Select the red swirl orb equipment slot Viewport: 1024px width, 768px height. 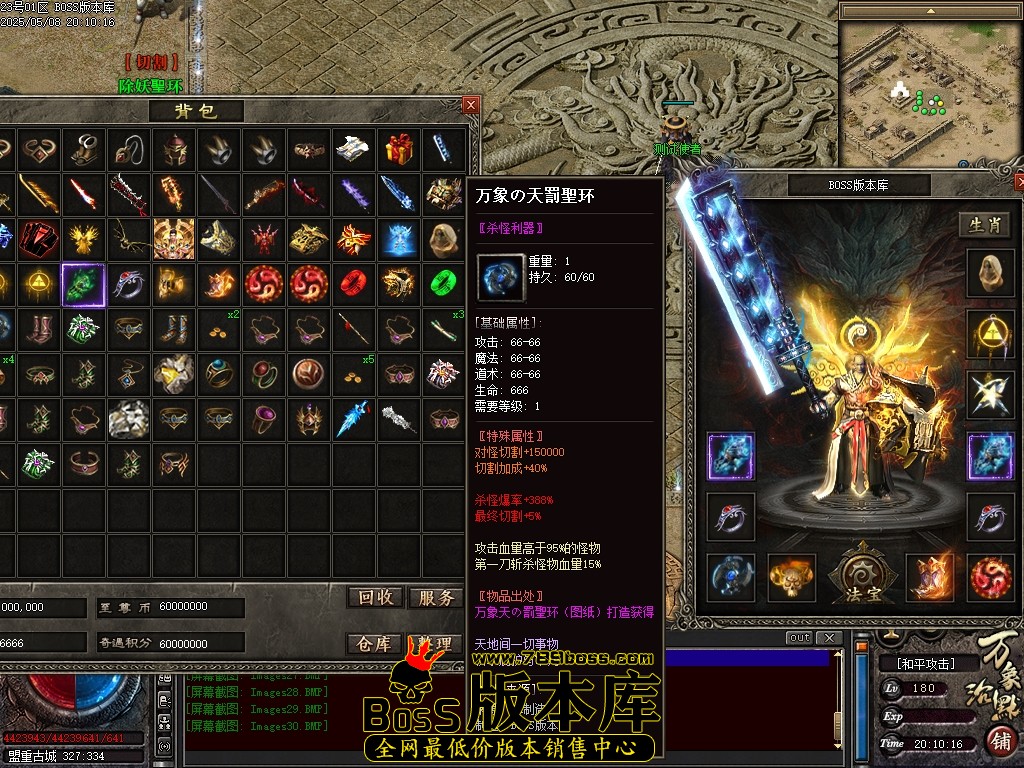(990, 577)
